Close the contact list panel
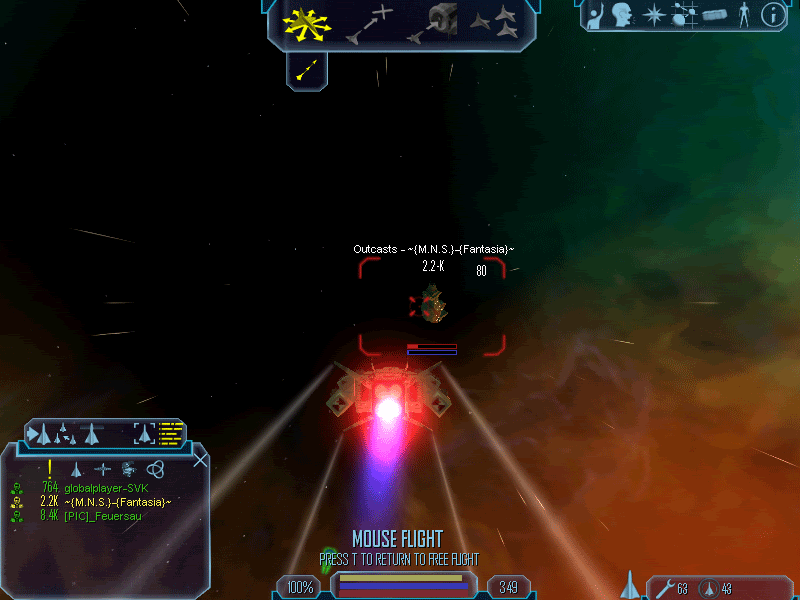The width and height of the screenshot is (800, 600). [x=200, y=460]
